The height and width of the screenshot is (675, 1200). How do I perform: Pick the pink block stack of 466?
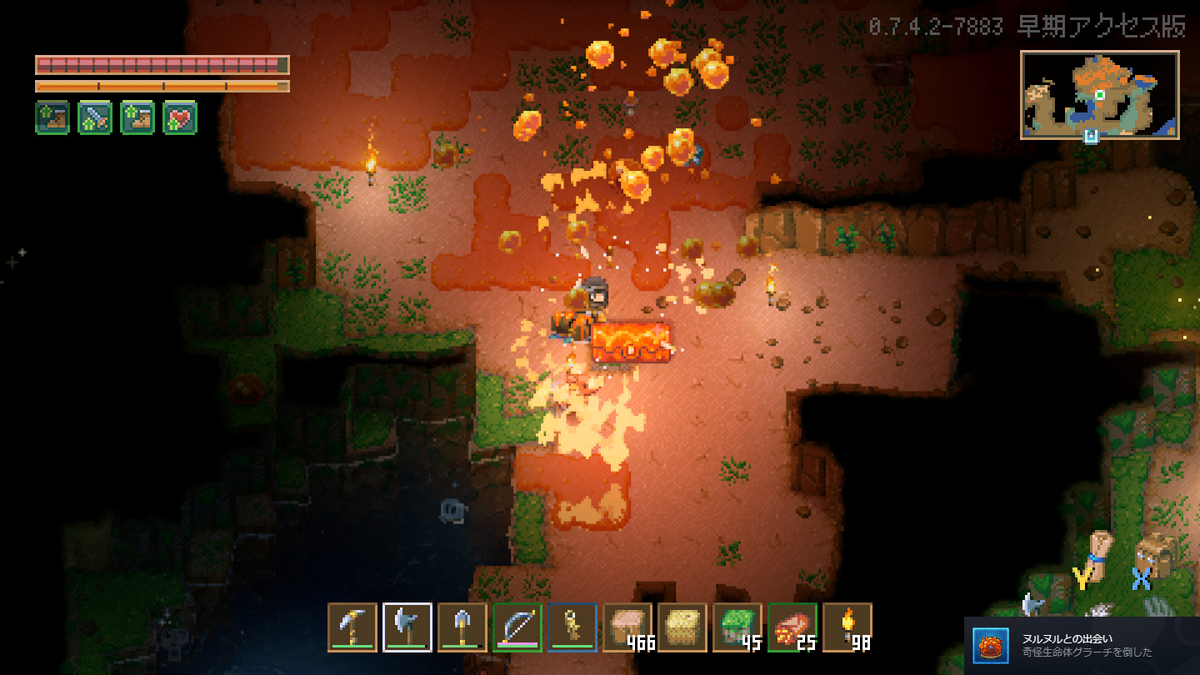tap(627, 627)
